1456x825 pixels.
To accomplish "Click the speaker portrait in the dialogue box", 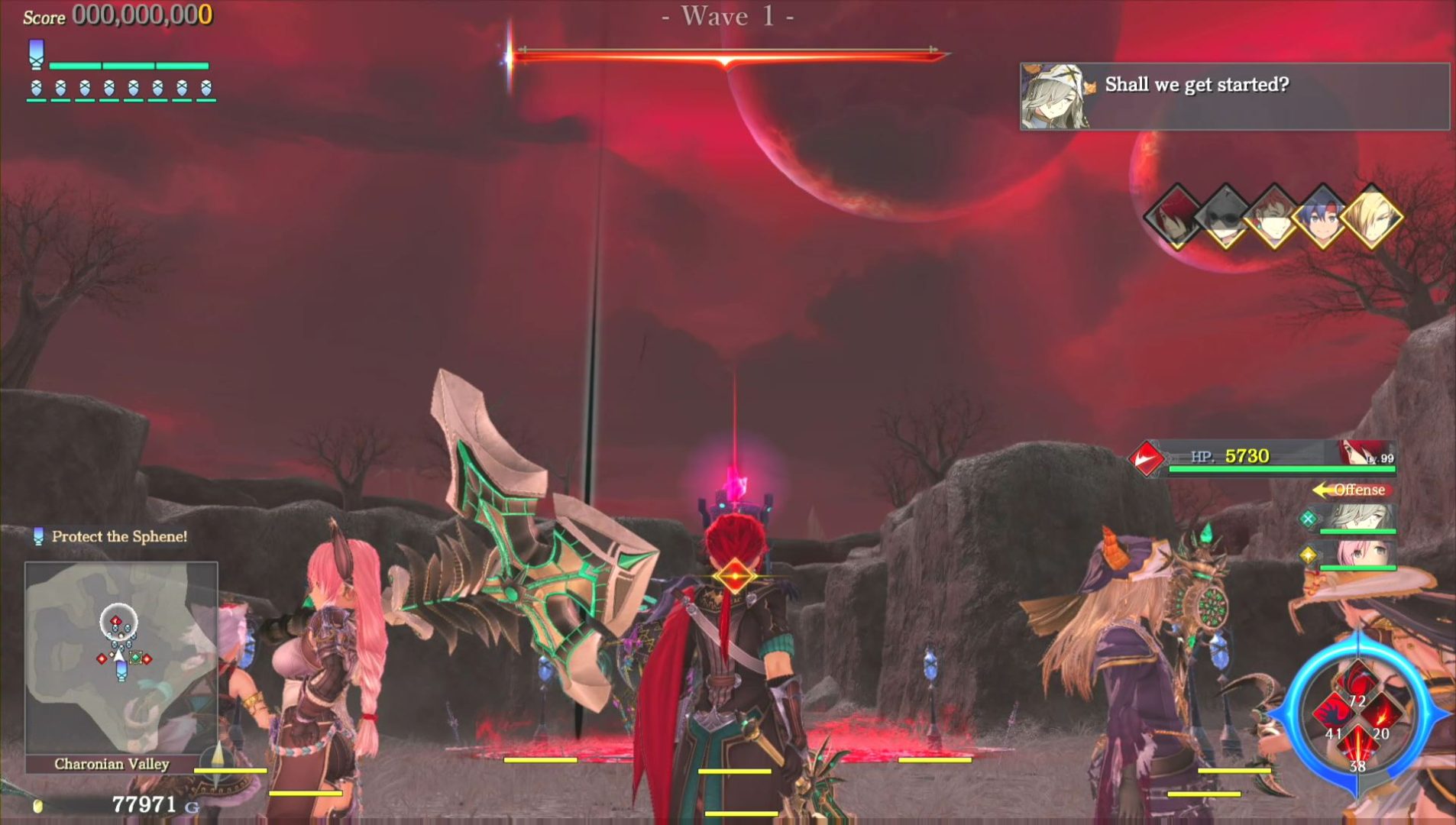I will tap(1055, 97).
